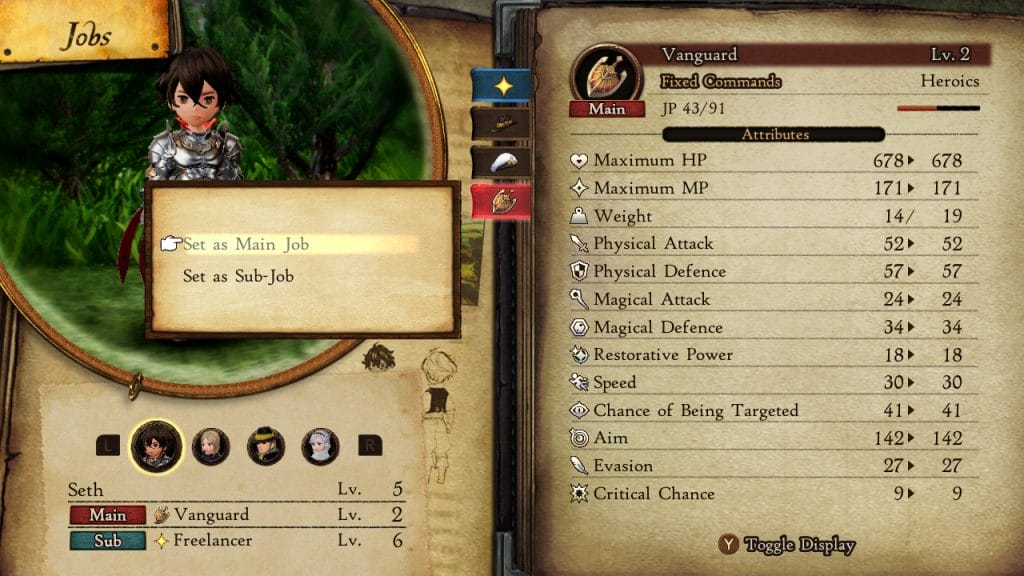
Task: Switch to the silver-haired character portrait
Action: [x=320, y=446]
